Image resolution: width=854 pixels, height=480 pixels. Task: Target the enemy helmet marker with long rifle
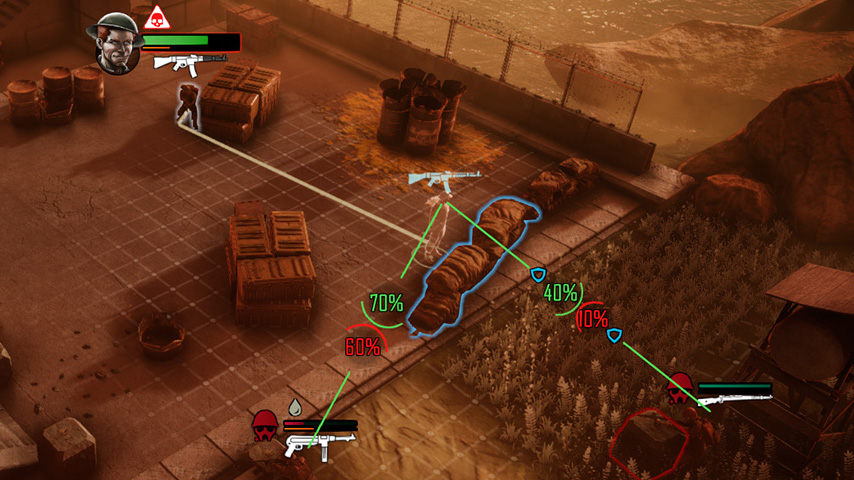click(x=681, y=387)
